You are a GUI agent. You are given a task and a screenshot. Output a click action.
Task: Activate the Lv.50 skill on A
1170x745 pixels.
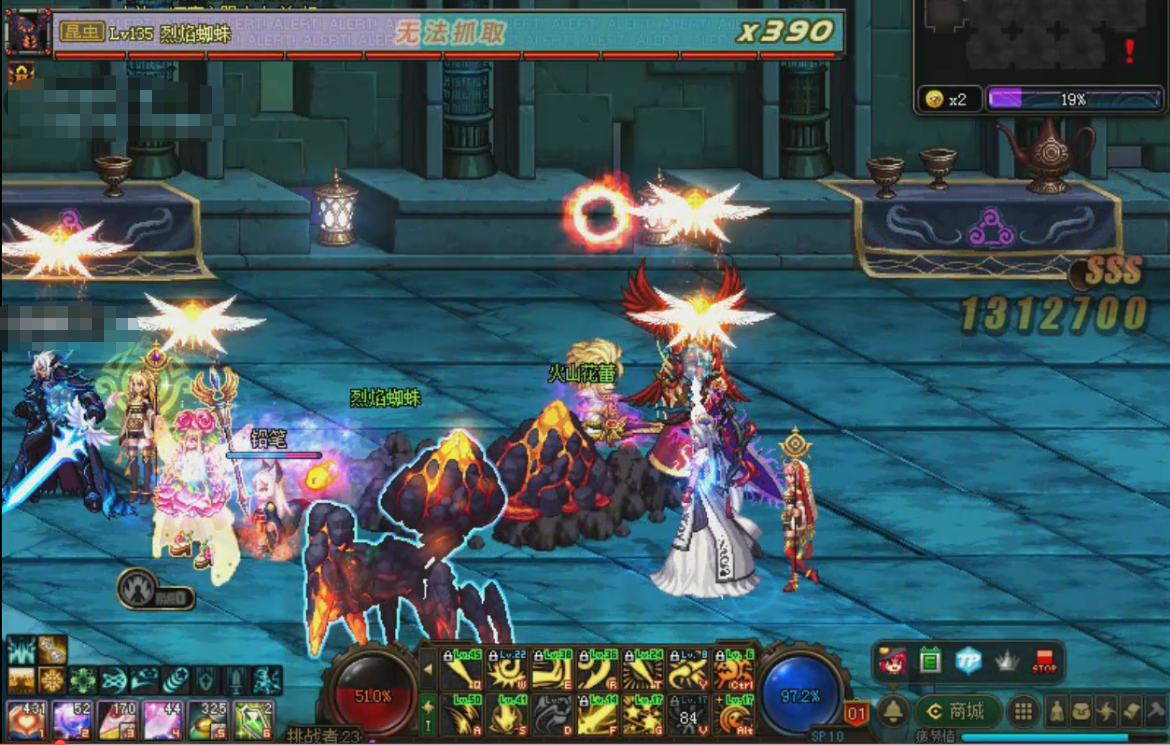(461, 714)
